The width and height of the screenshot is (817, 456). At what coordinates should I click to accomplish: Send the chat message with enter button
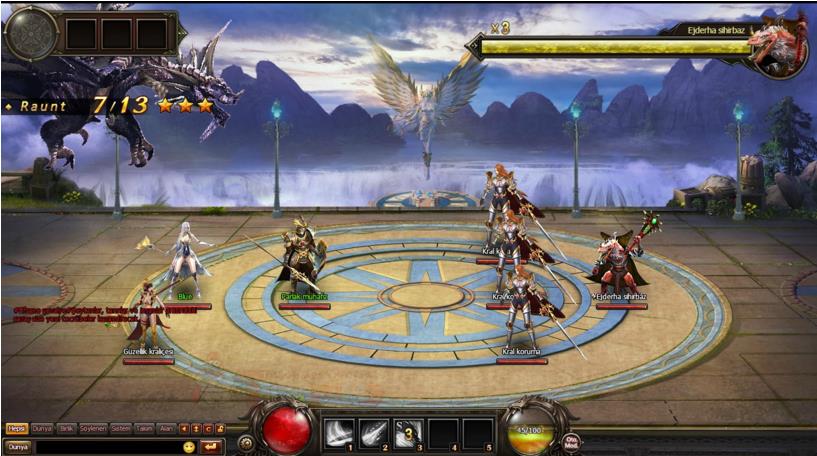pos(211,446)
